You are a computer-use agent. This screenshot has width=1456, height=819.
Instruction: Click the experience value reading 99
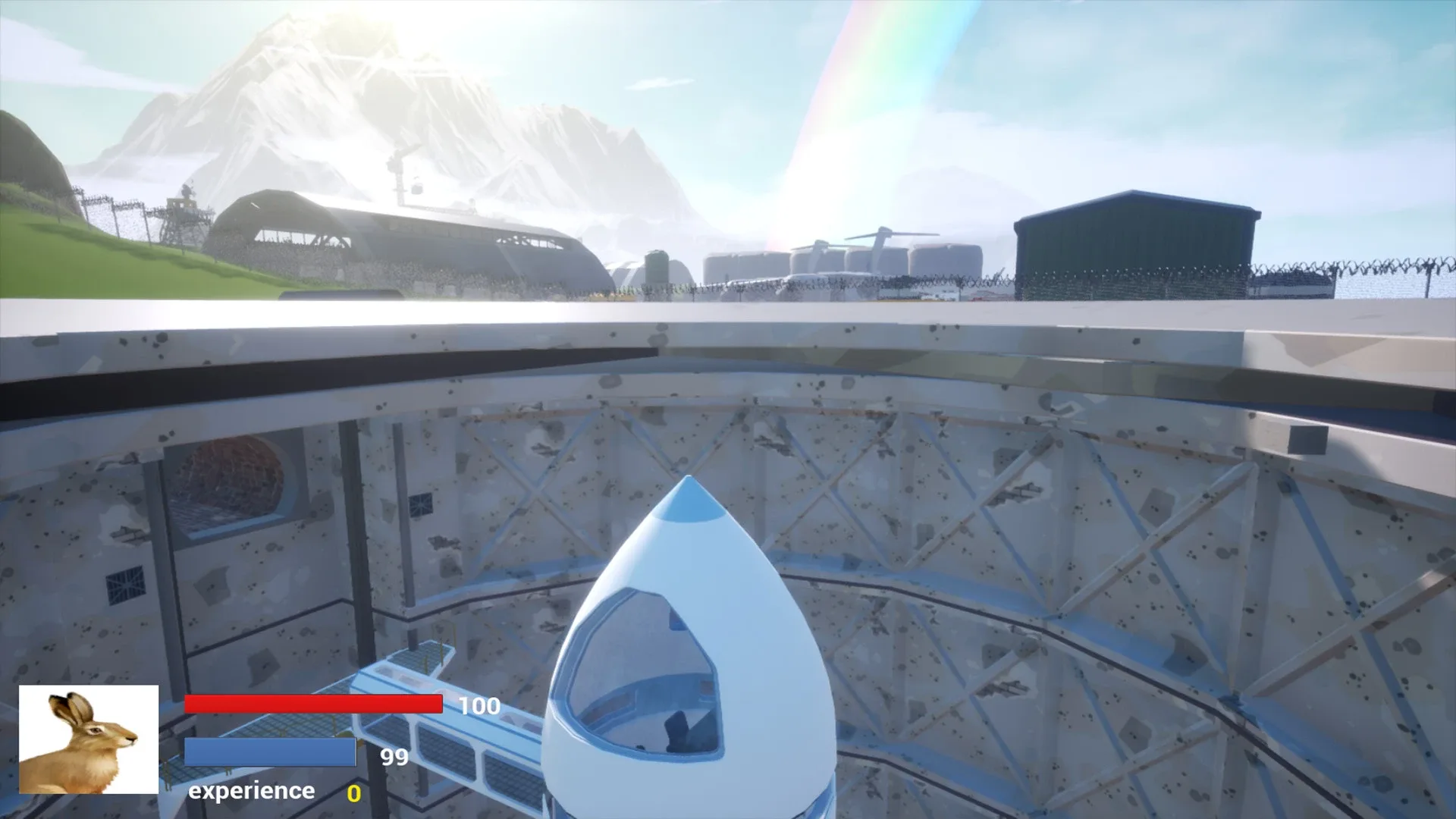(394, 756)
